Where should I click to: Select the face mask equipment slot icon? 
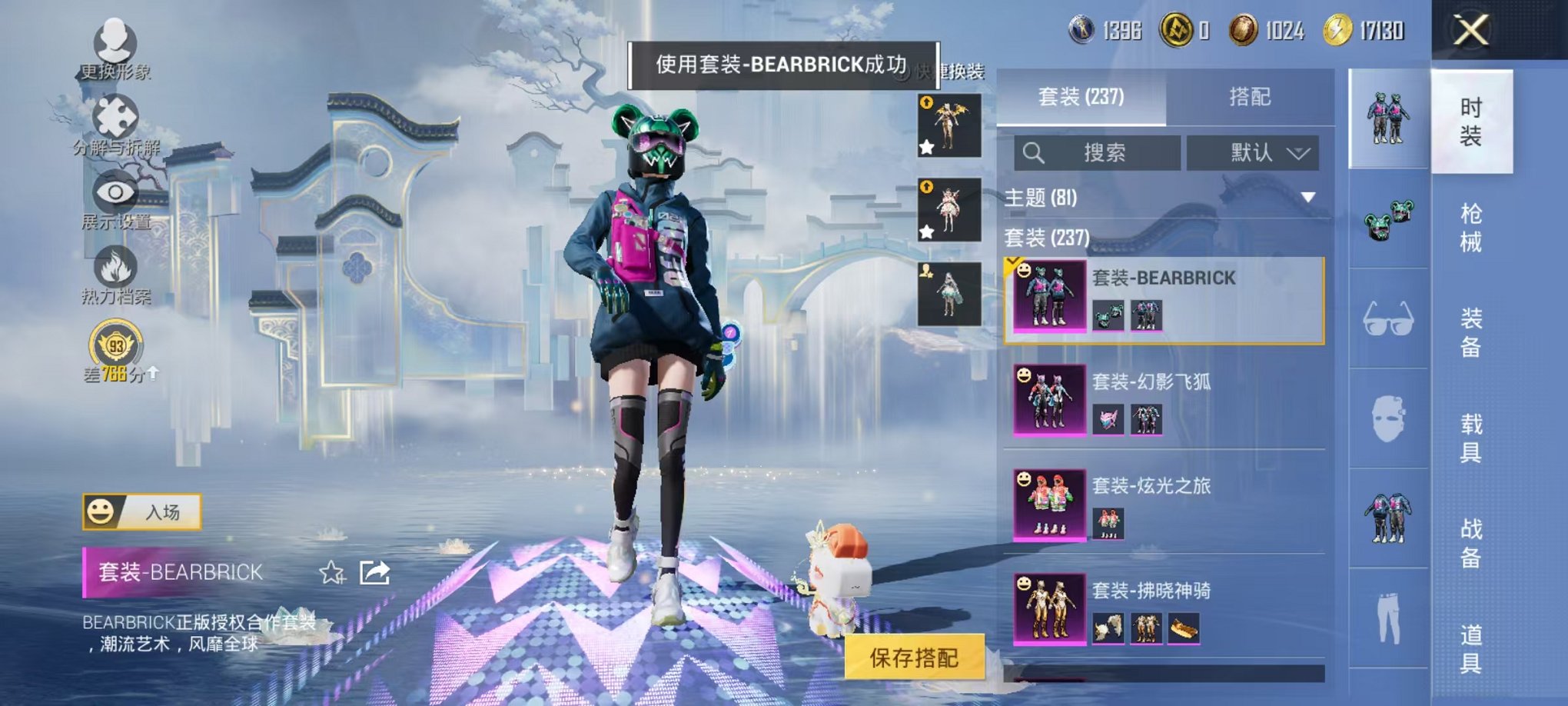pos(1387,419)
